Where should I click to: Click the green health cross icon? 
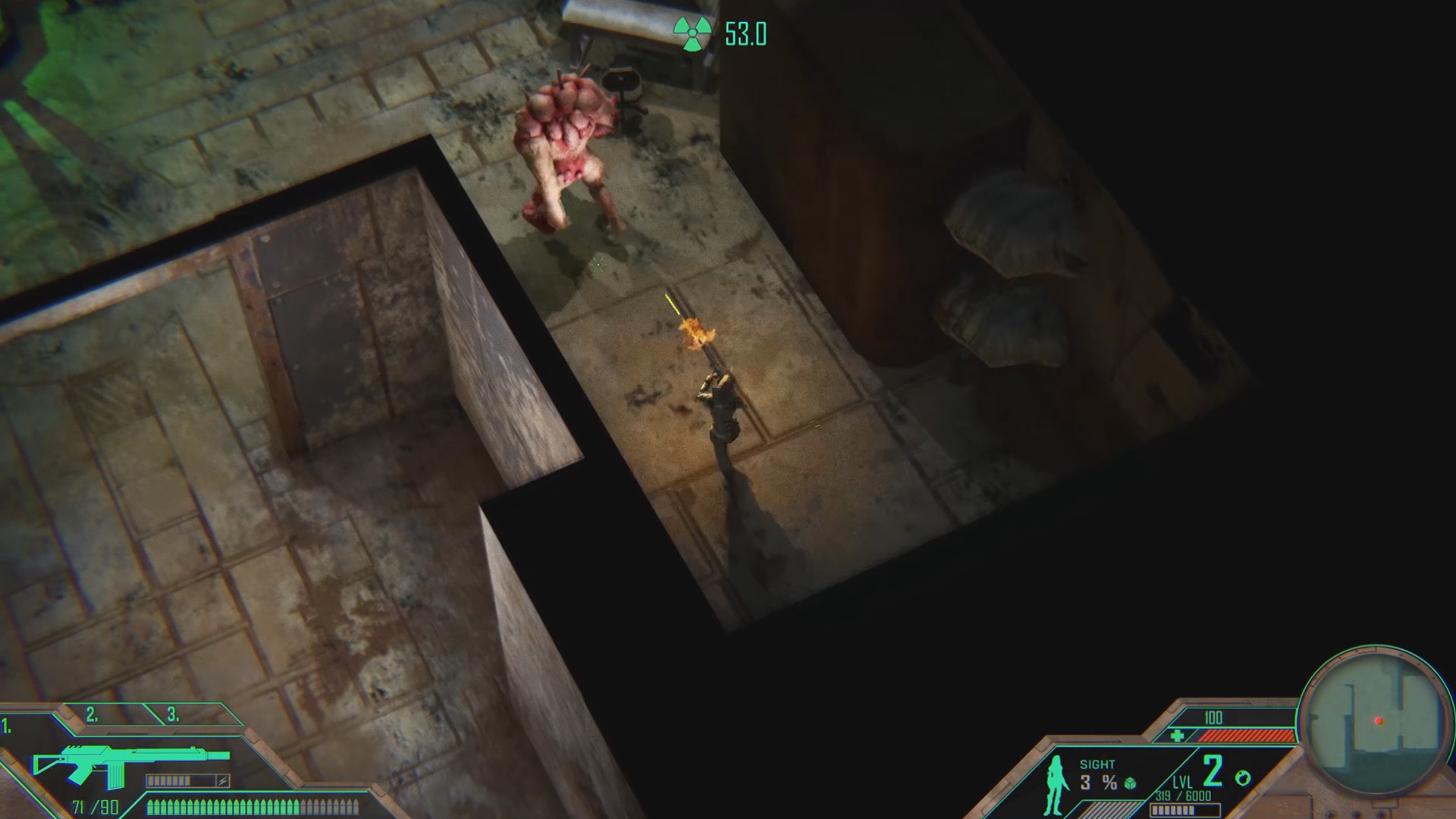(x=1178, y=735)
